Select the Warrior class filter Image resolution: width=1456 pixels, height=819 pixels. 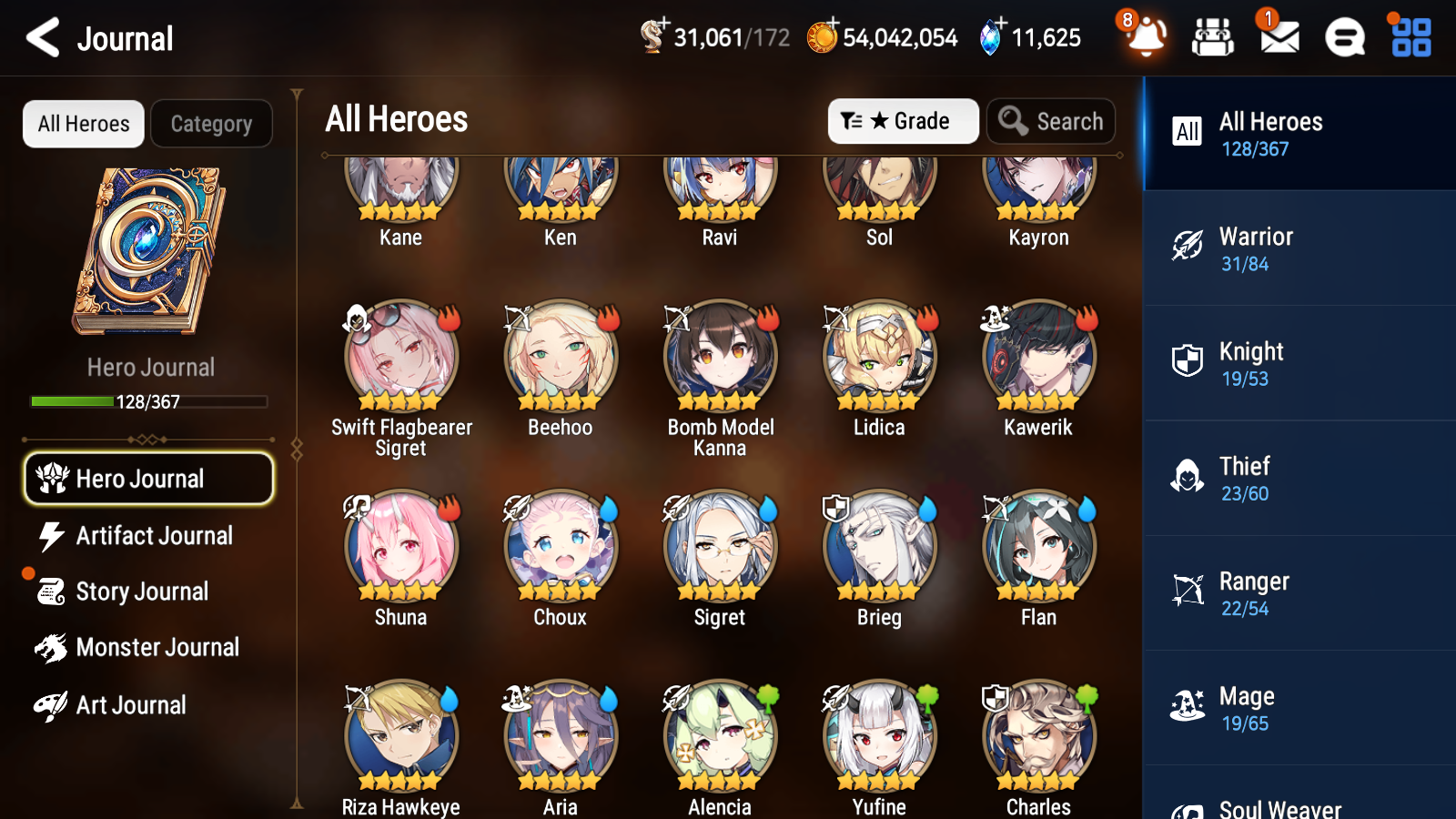[x=1297, y=248]
